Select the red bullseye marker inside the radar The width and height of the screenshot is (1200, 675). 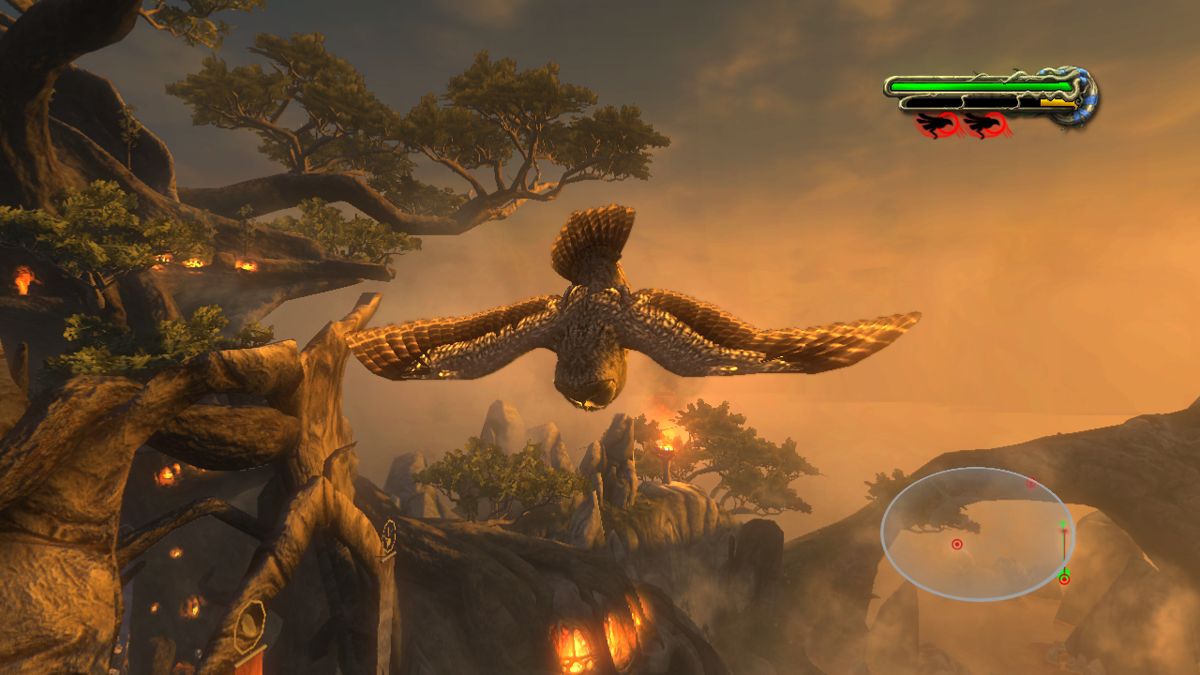tap(956, 544)
